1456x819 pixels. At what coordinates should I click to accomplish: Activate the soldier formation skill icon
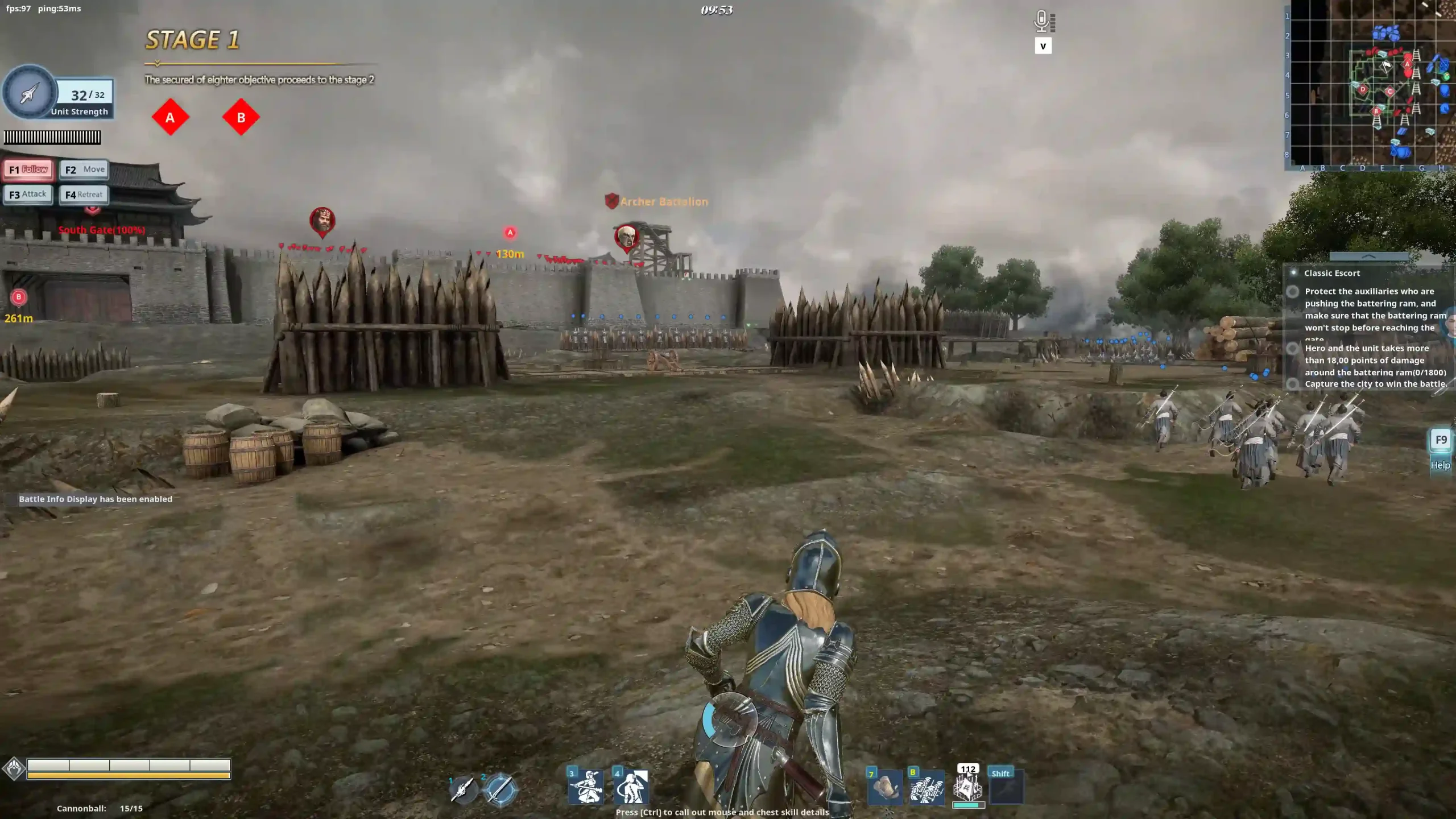click(x=926, y=788)
